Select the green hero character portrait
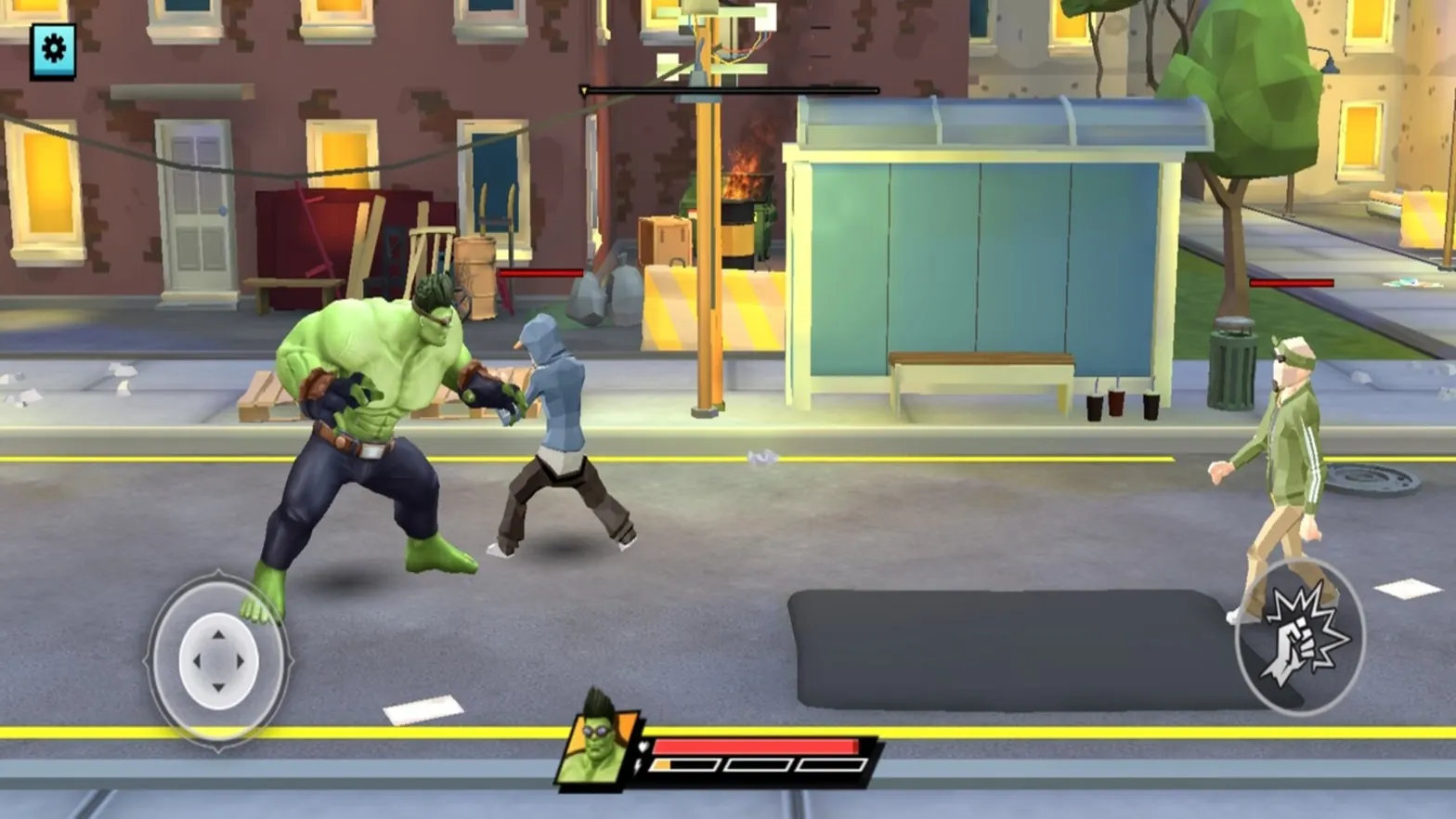Image resolution: width=1456 pixels, height=819 pixels. (599, 750)
